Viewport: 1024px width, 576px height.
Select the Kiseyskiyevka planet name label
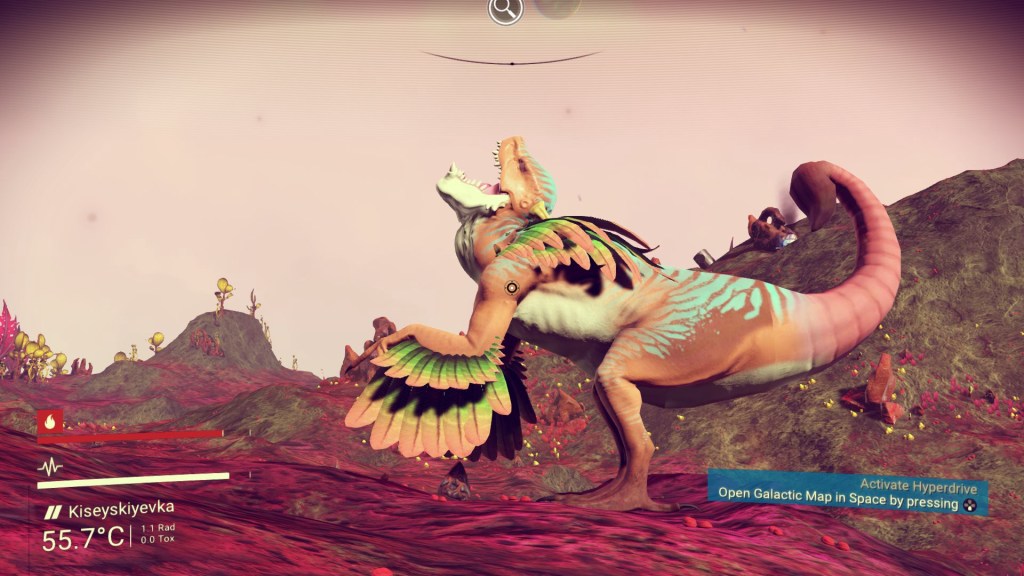[118, 510]
